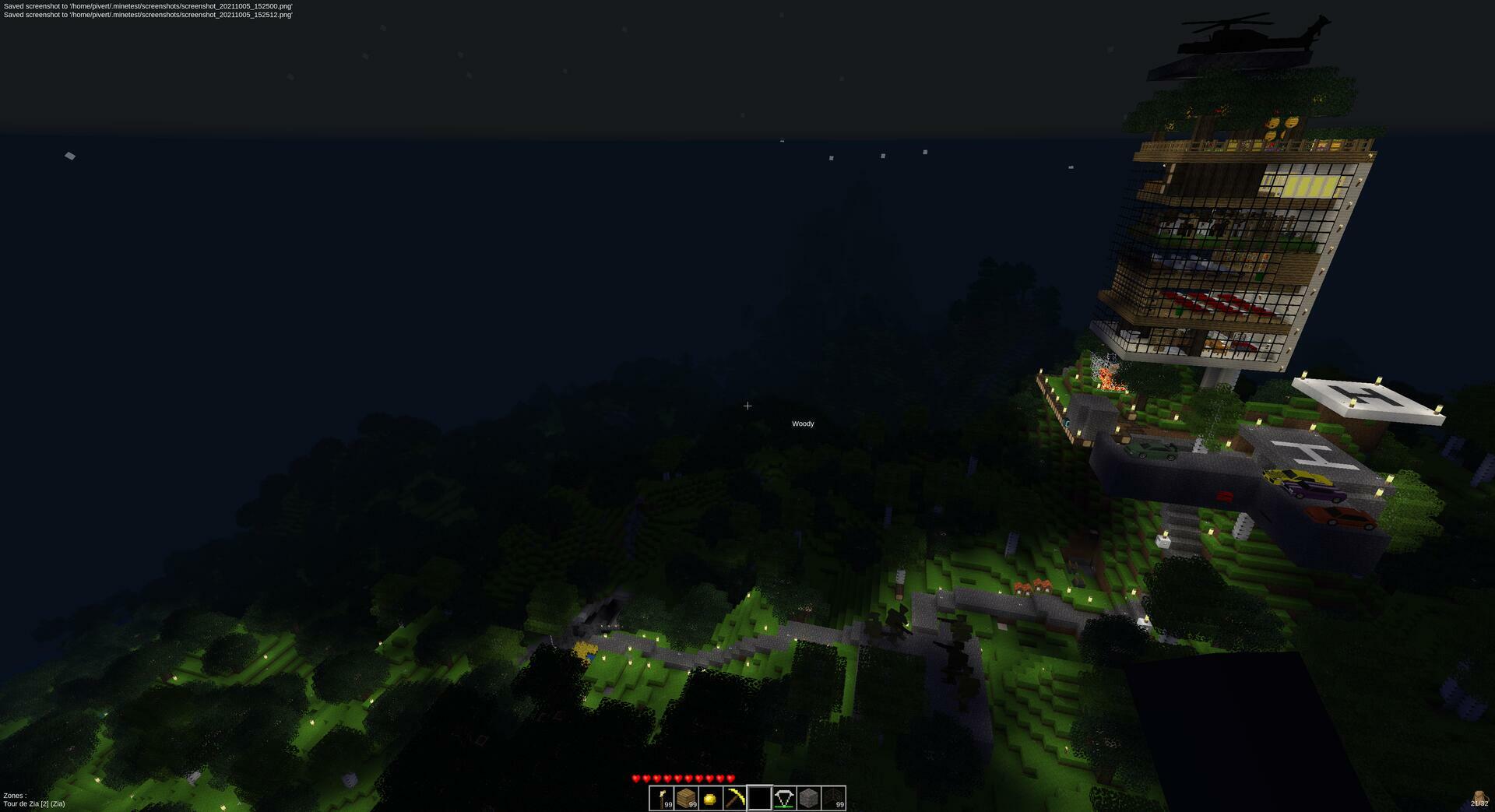Image resolution: width=1495 pixels, height=812 pixels.
Task: Equip the golden pickaxe
Action: click(735, 798)
